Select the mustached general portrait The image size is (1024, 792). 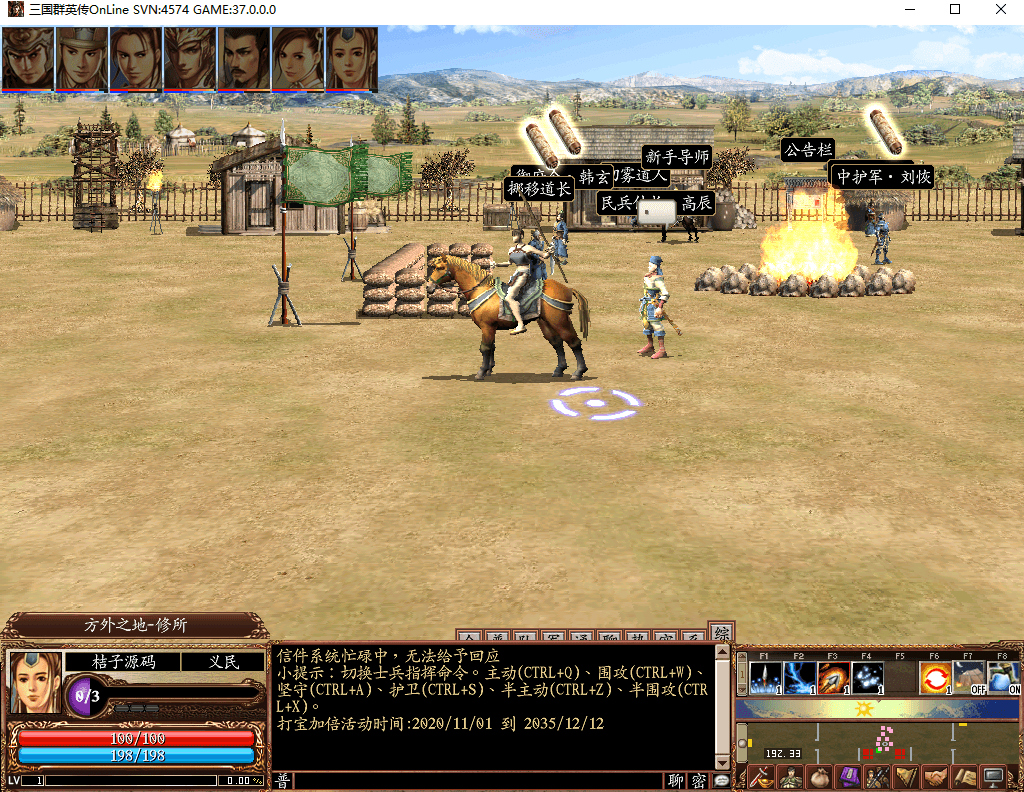coord(244,59)
